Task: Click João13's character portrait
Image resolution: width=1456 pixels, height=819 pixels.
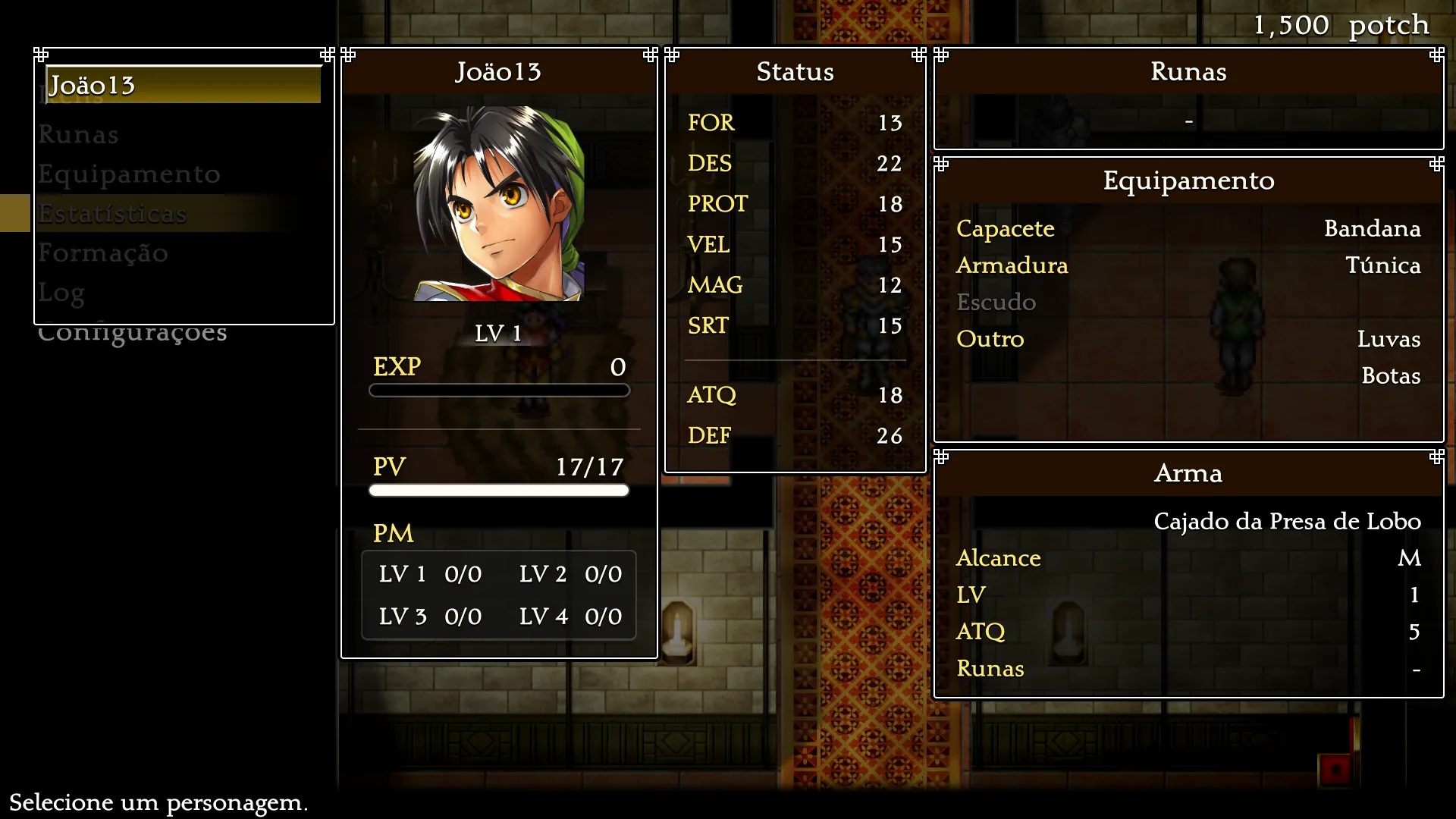Action: click(498, 204)
